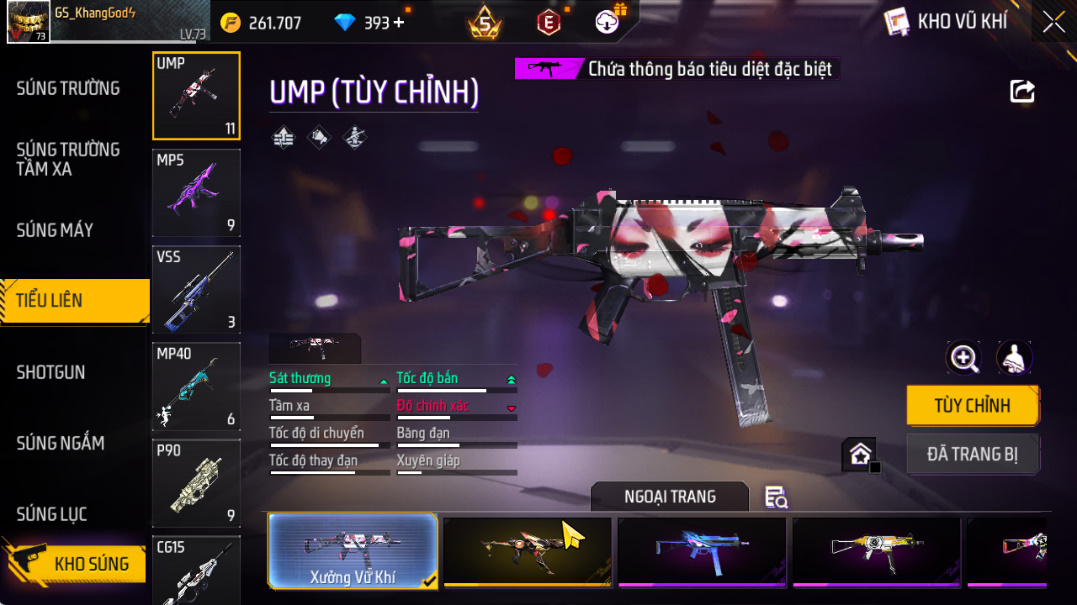Choose the MP5 weapon thumbnail

(x=196, y=193)
